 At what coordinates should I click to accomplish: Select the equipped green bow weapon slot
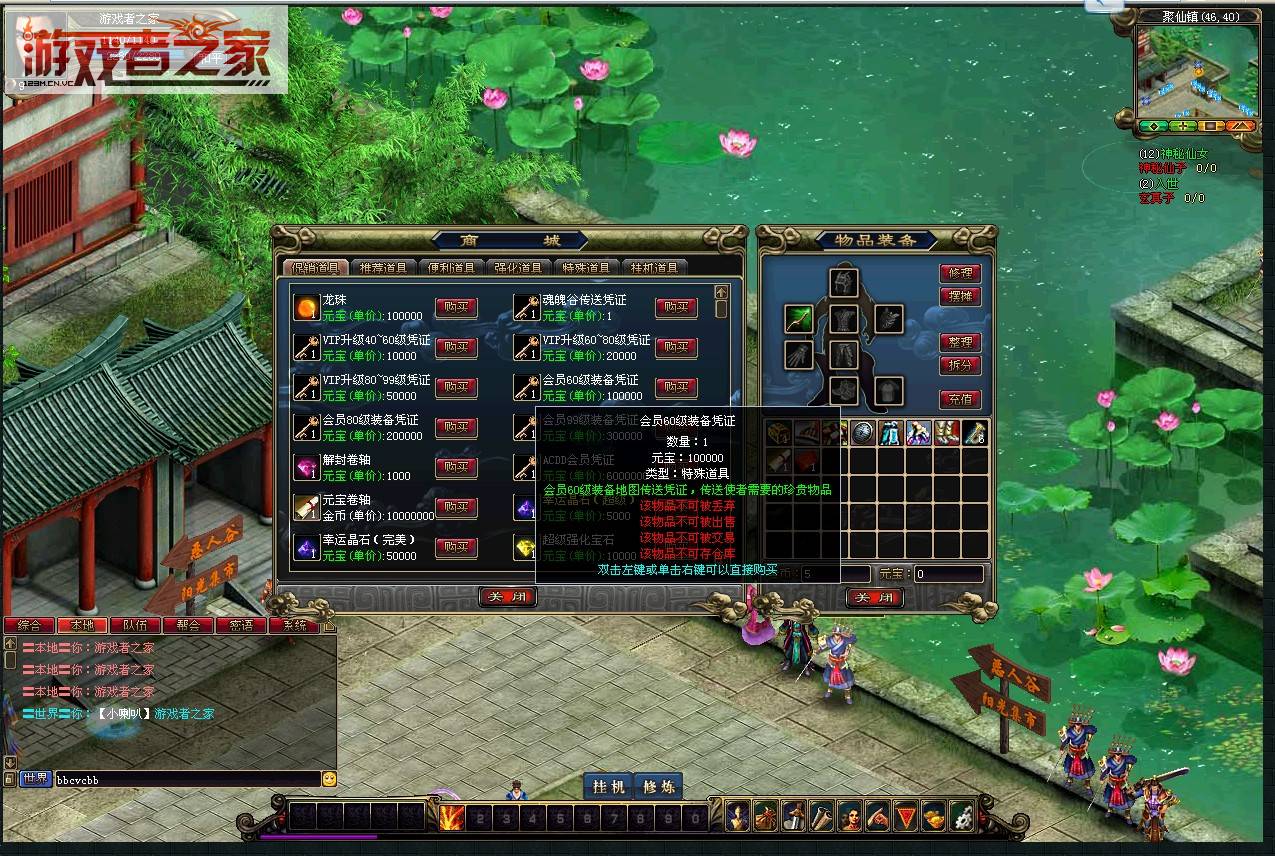[798, 319]
